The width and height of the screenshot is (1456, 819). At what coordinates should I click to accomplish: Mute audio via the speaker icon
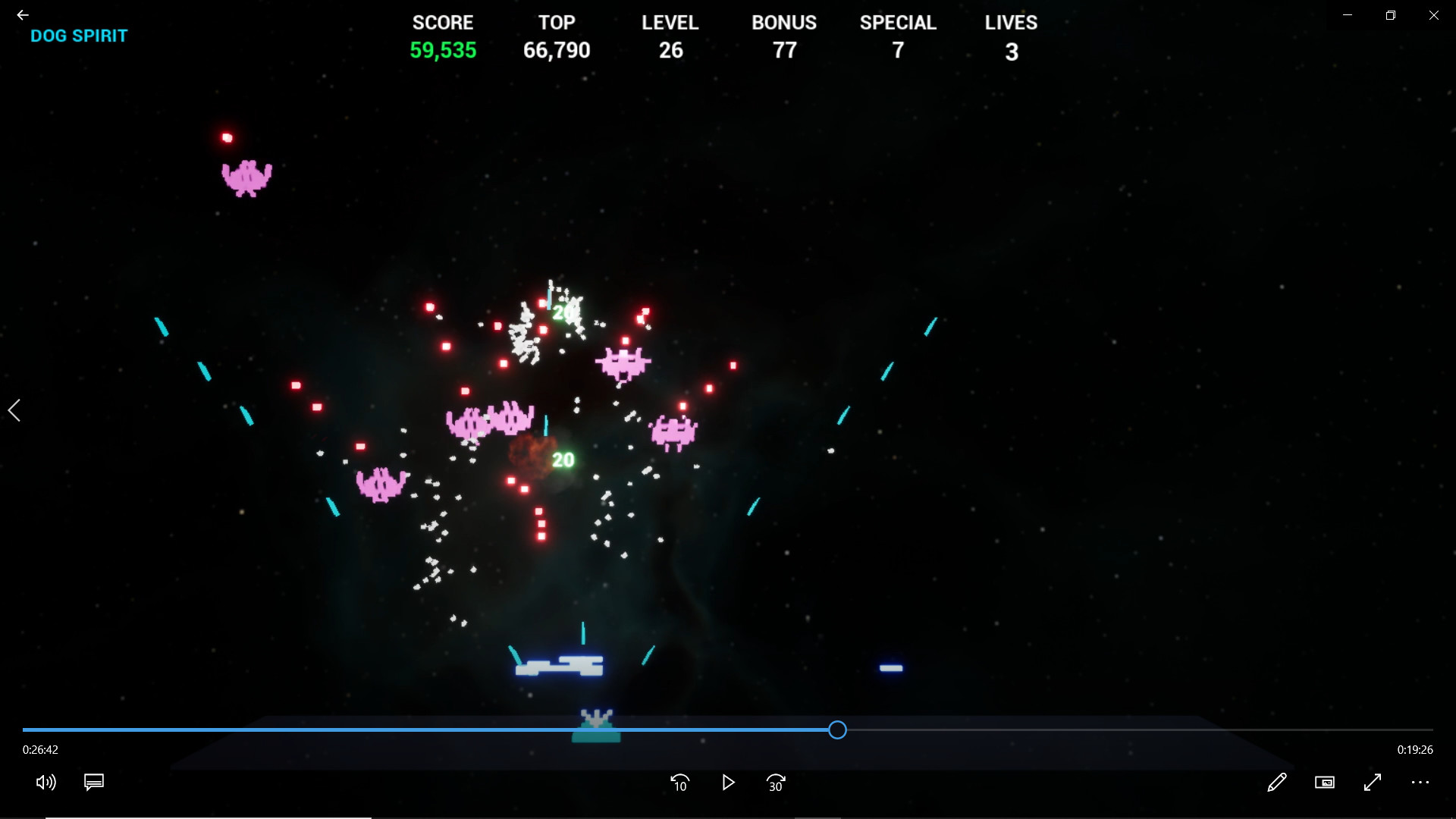[45, 783]
